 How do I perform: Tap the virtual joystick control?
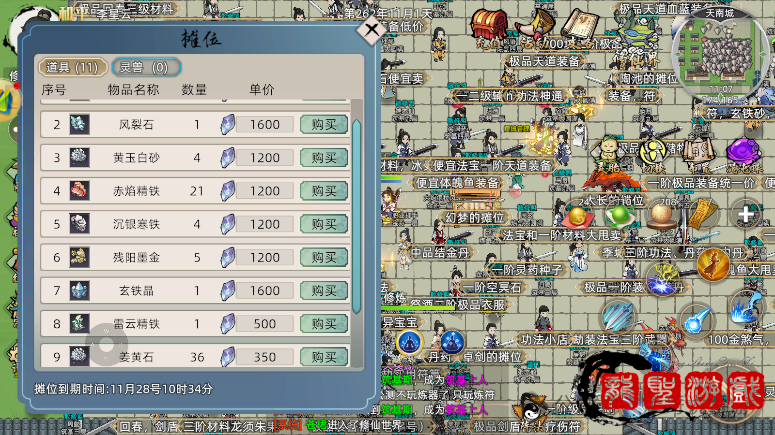click(x=106, y=345)
